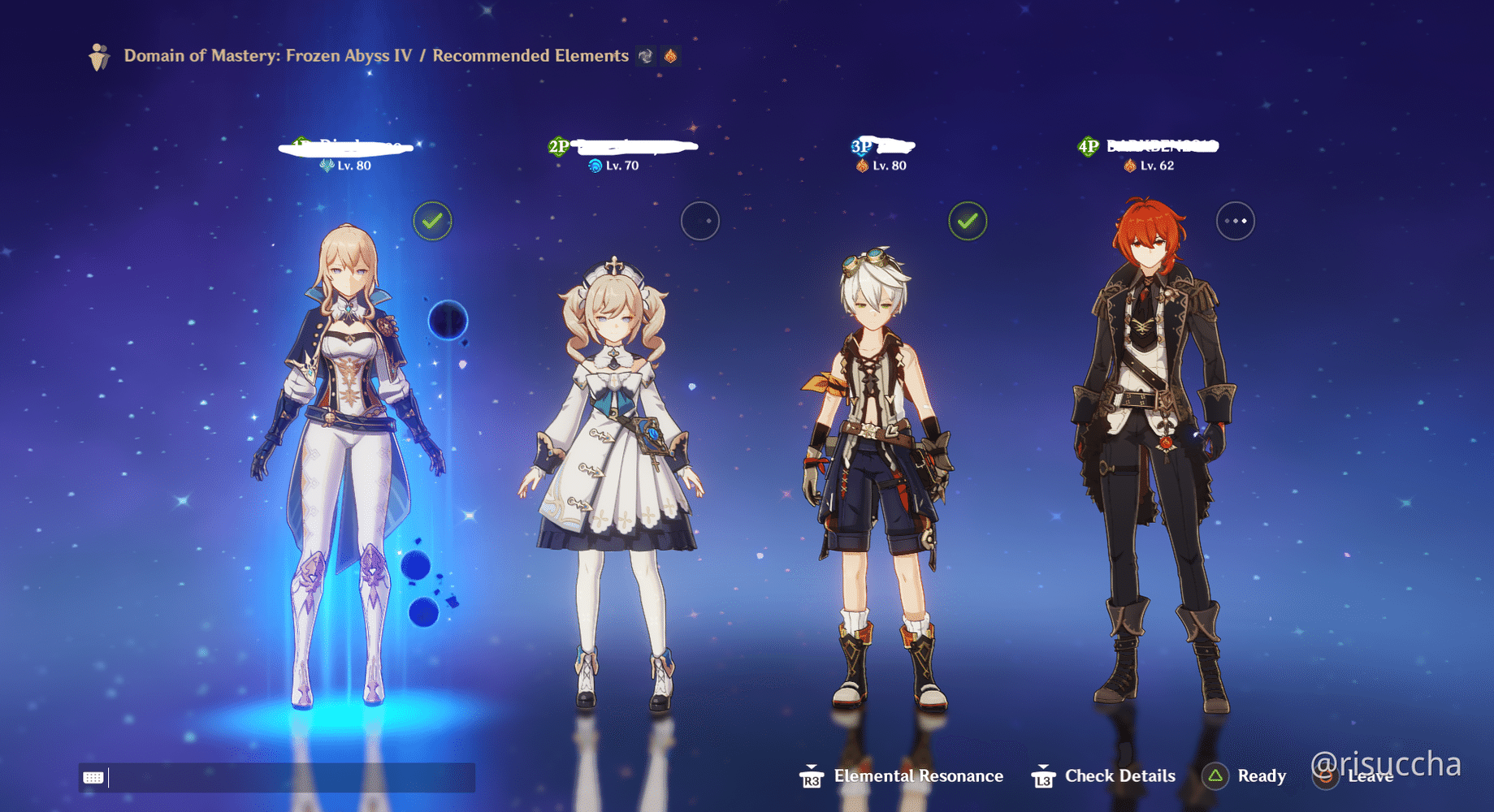Click 2P's empty ready circle
The height and width of the screenshot is (812, 1494).
pyautogui.click(x=699, y=221)
